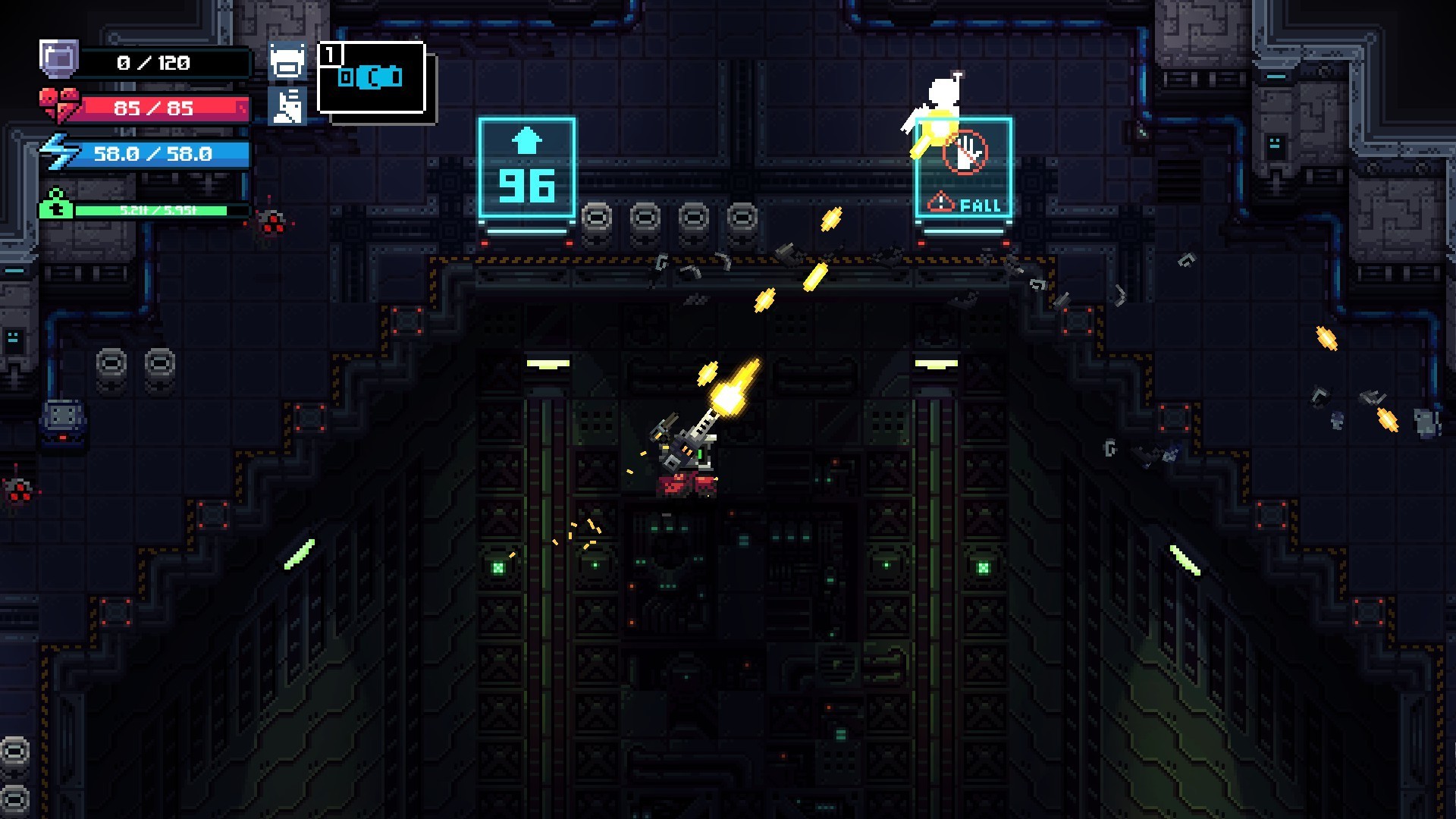Click the scroll document icon below the helmet

[289, 103]
